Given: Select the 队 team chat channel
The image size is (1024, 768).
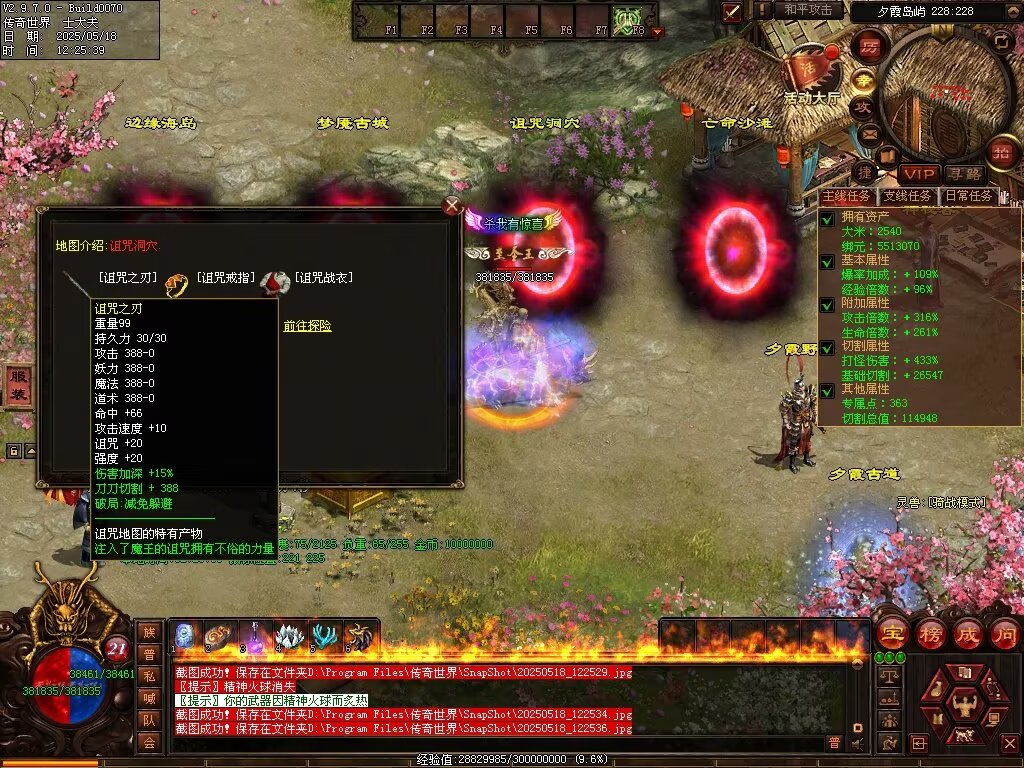Looking at the screenshot, I should (x=149, y=720).
